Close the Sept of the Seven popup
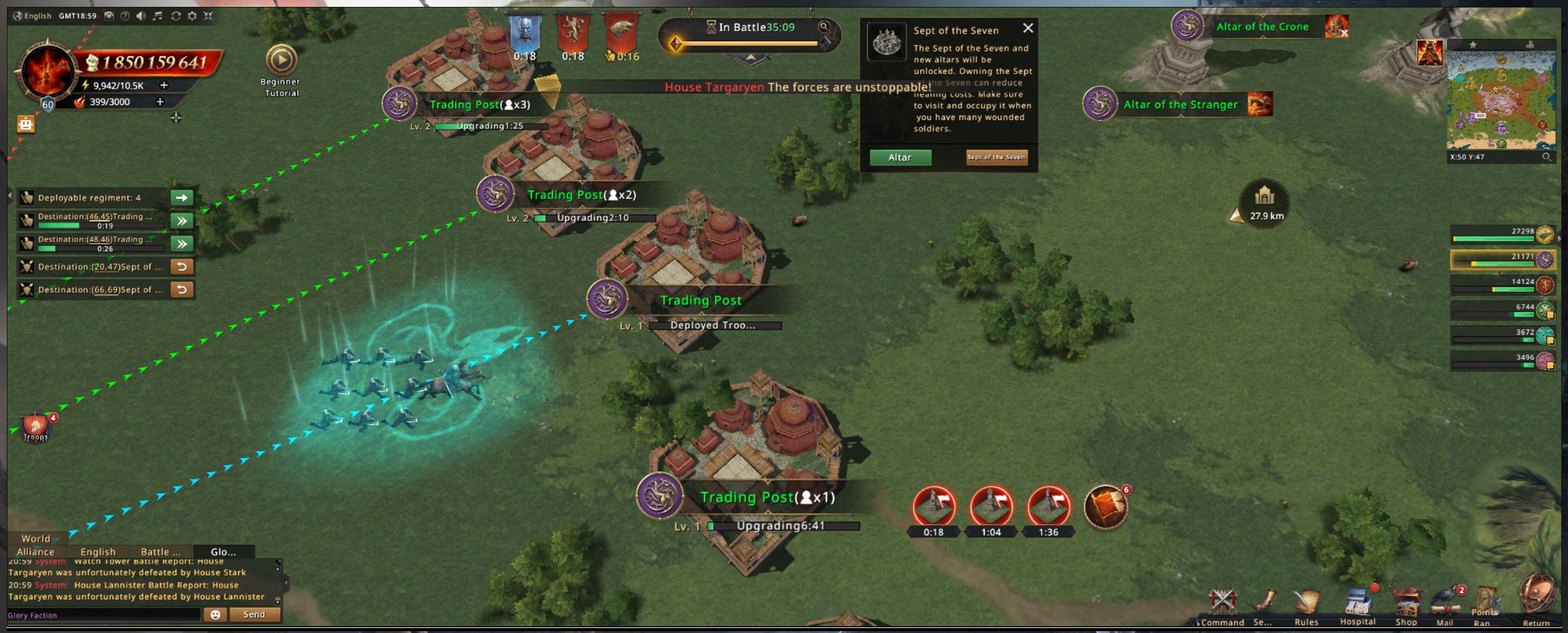Screen dimensions: 1568x633 [1028, 28]
